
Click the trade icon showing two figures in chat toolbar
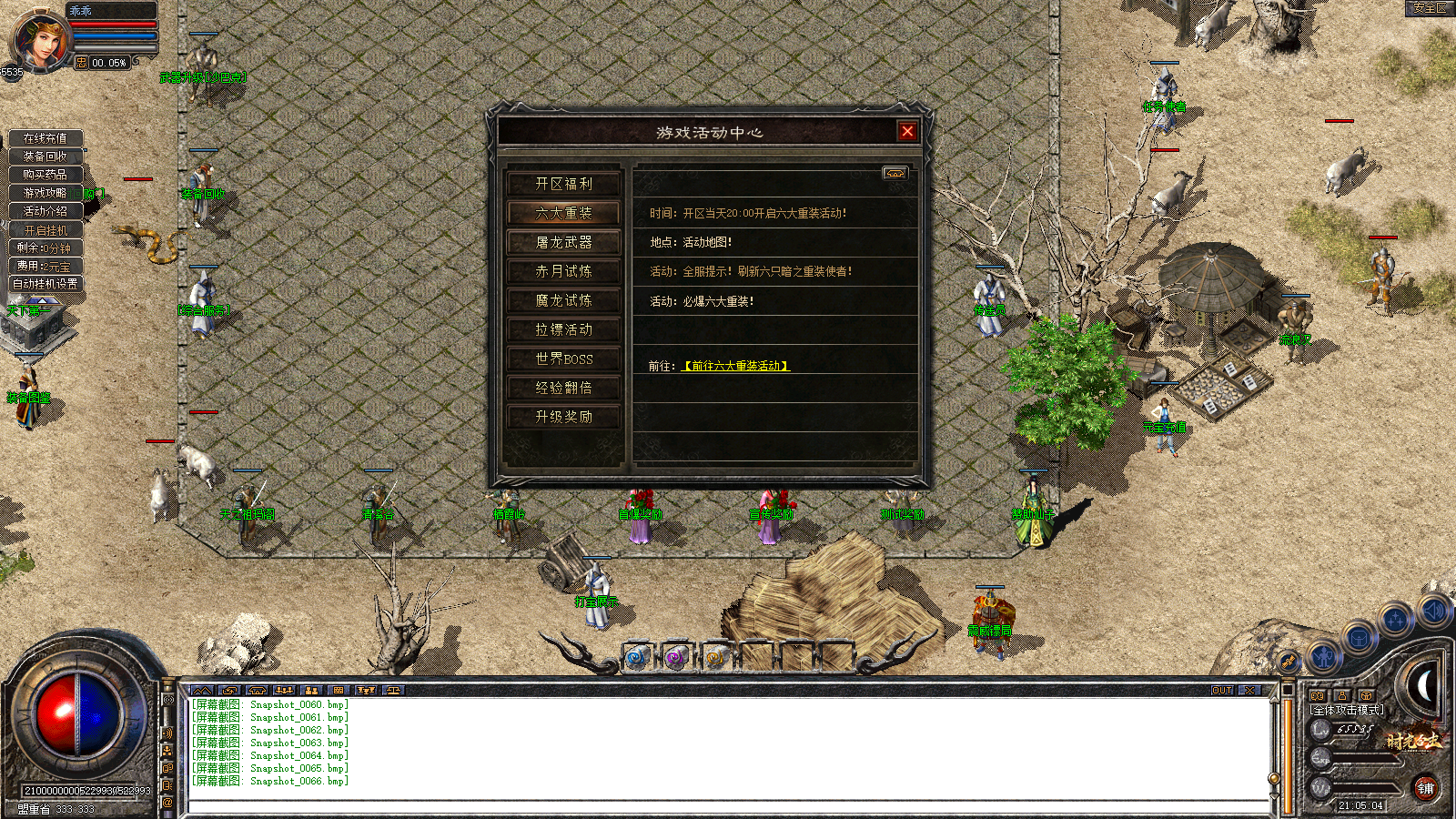click(312, 690)
